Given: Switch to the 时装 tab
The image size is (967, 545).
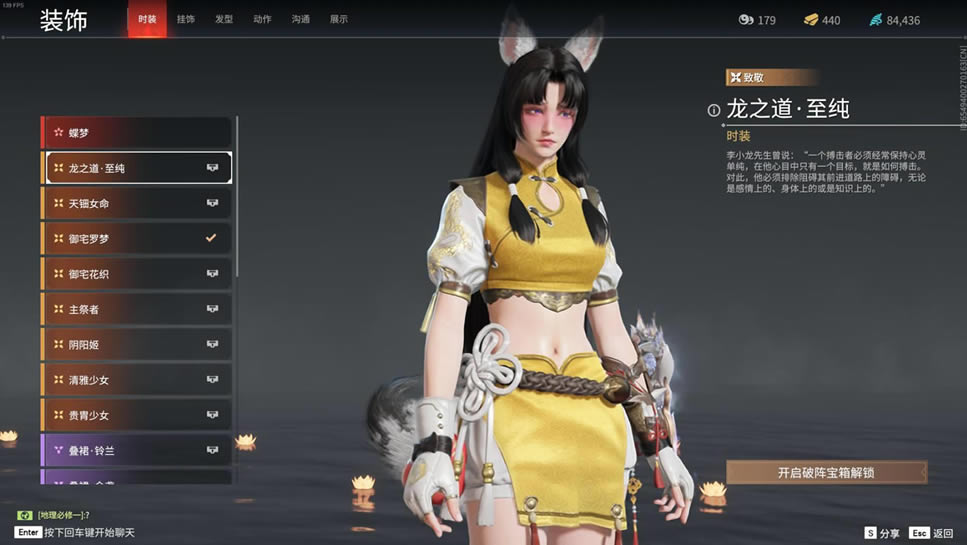Looking at the screenshot, I should [x=147, y=19].
